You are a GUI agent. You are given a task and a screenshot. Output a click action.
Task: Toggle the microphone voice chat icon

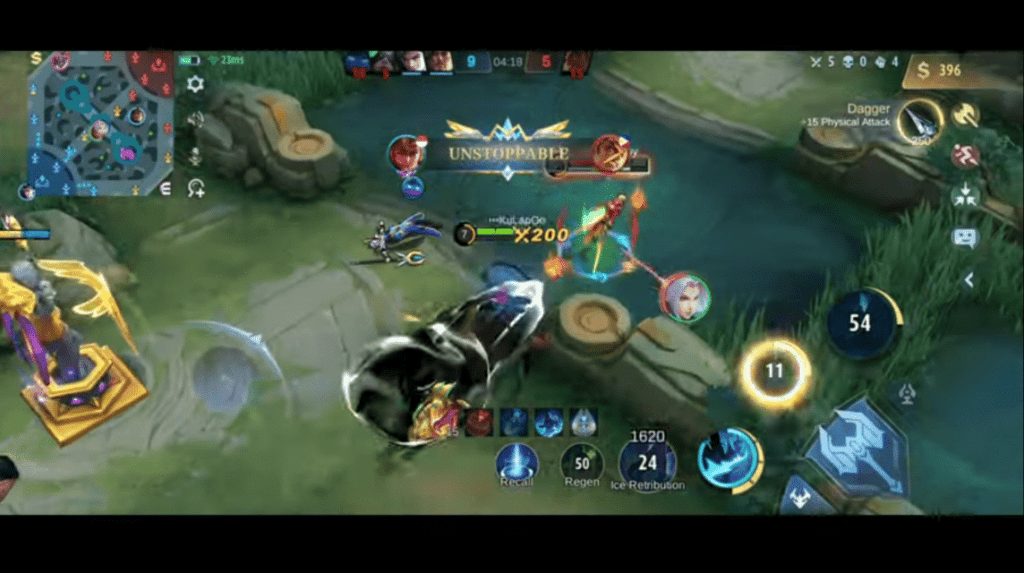[196, 156]
